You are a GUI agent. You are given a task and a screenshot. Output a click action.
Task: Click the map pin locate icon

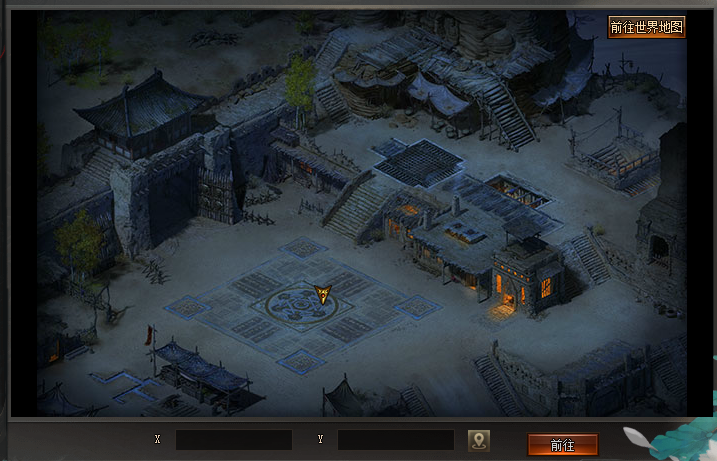tap(479, 440)
